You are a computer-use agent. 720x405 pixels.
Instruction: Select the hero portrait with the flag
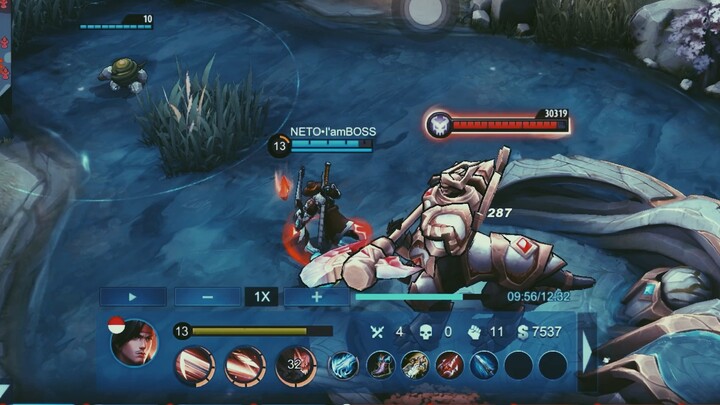[133, 343]
